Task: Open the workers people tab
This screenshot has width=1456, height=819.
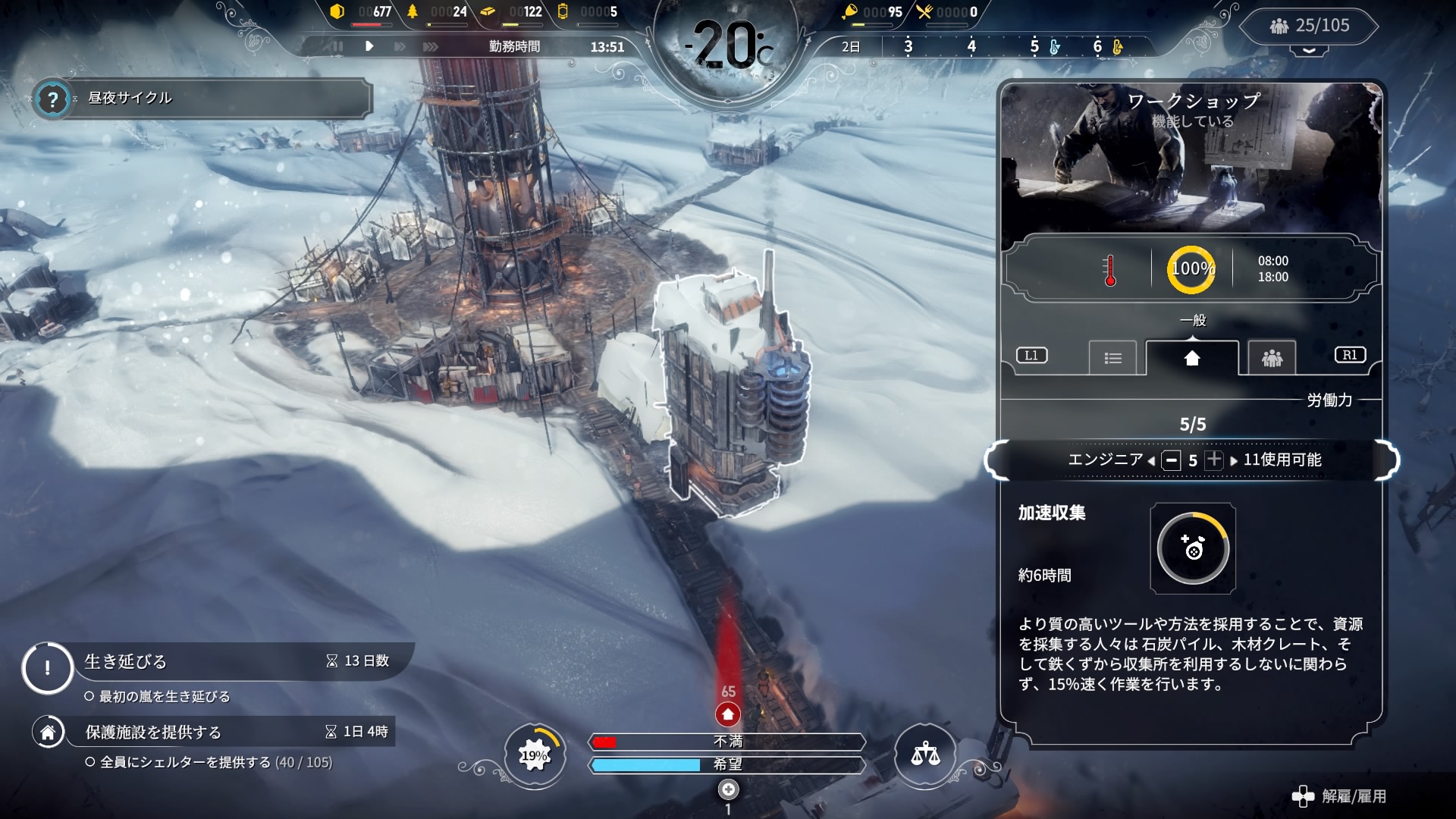Action: pos(1272,358)
